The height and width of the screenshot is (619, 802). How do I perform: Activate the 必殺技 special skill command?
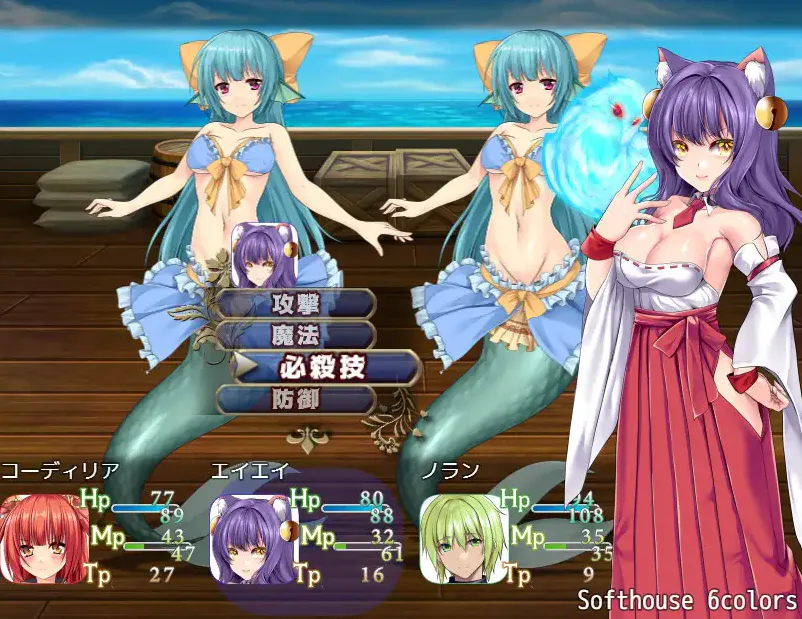(x=322, y=366)
